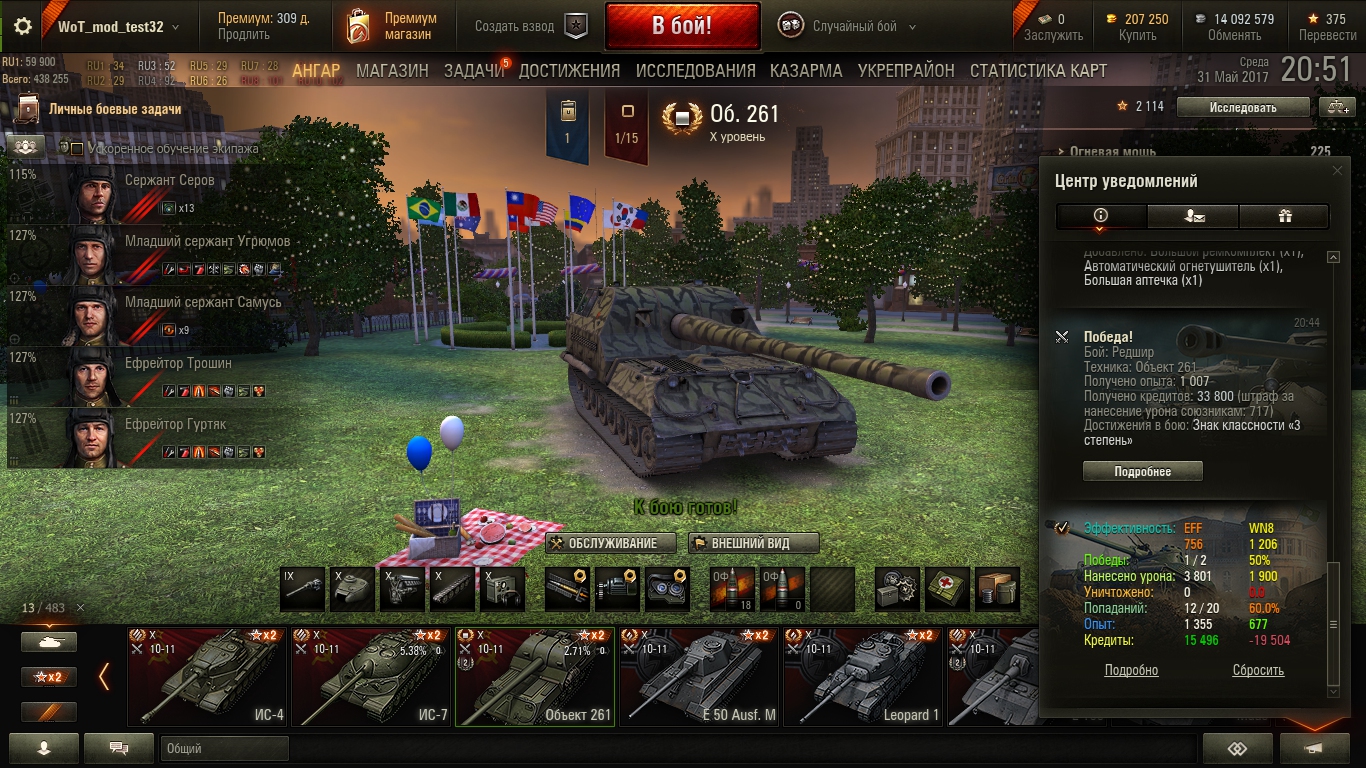Open the ИССЛЕДОВАНИЯ tab
Image resolution: width=1366 pixels, height=768 pixels.
[695, 71]
